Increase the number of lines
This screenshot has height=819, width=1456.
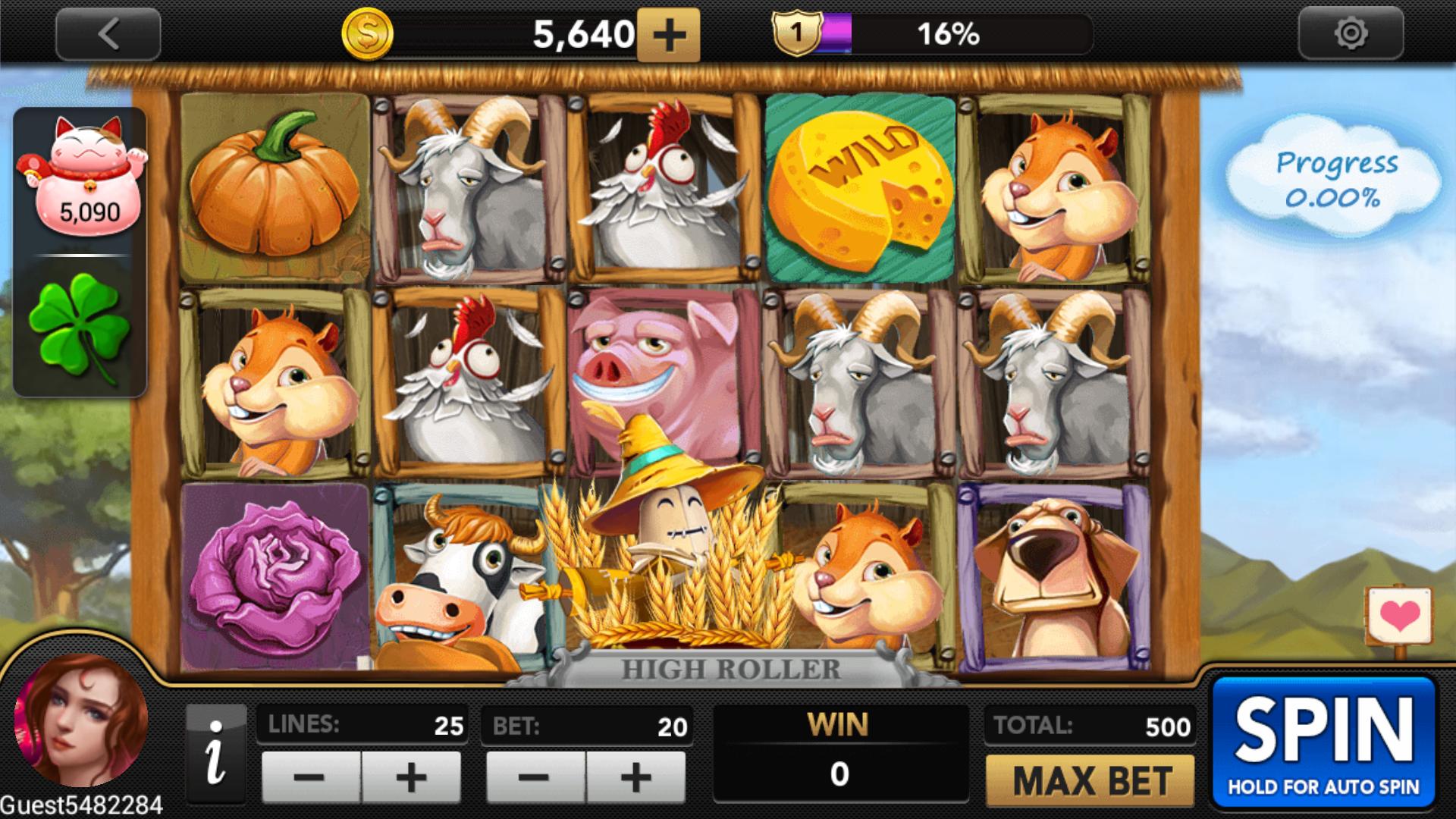411,777
